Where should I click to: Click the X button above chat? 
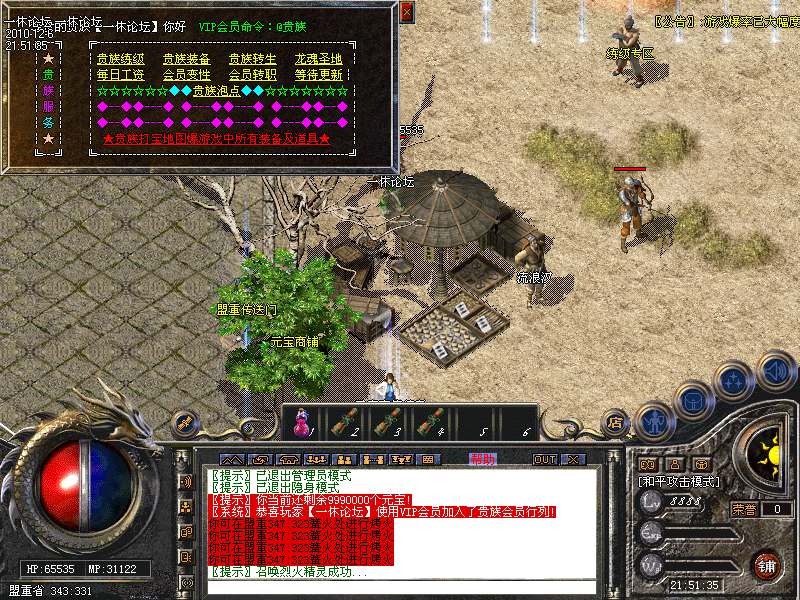(x=572, y=459)
